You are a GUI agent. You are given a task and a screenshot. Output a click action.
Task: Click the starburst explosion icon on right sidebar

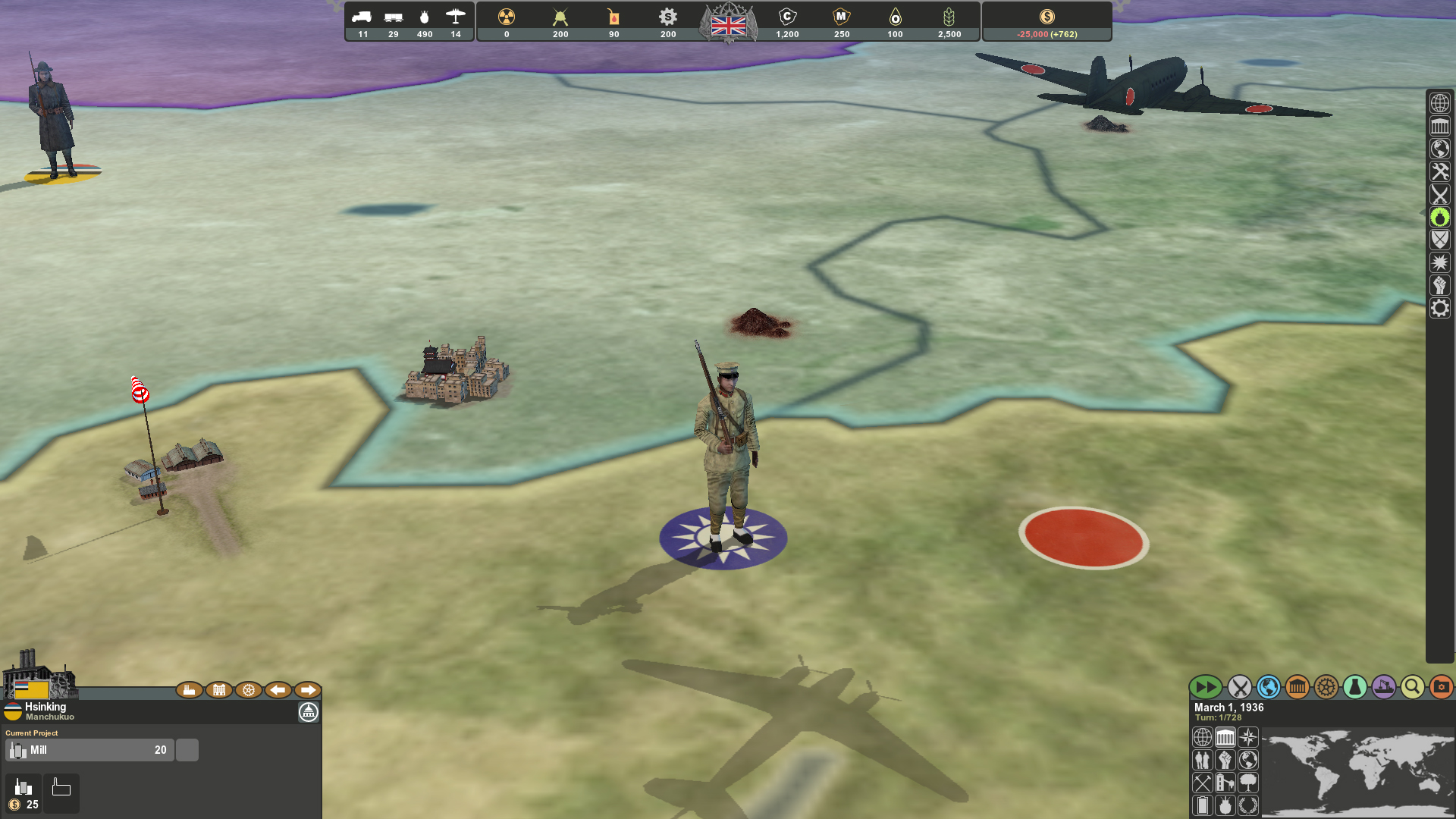coord(1440,262)
